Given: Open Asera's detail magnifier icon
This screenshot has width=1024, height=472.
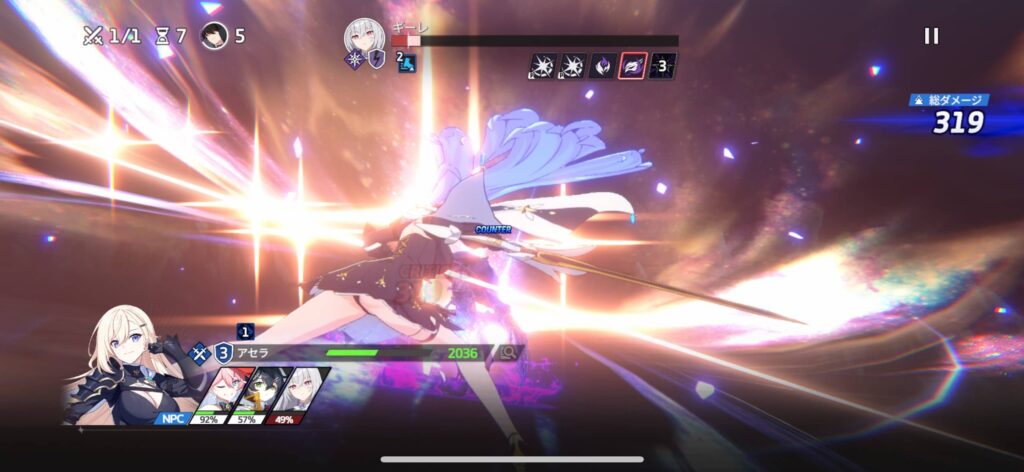Looking at the screenshot, I should (x=509, y=352).
